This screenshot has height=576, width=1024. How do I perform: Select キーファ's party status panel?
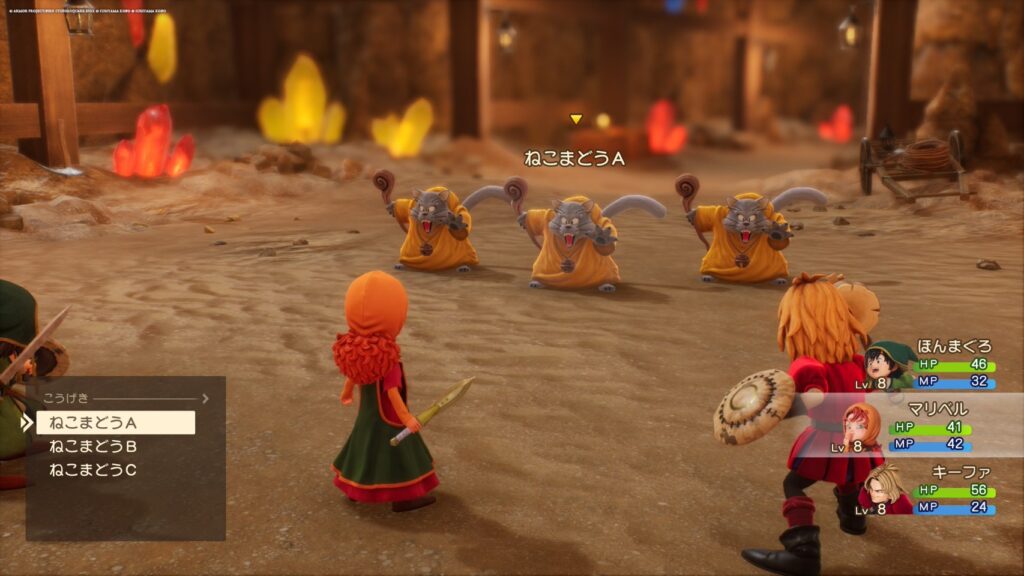[x=925, y=490]
